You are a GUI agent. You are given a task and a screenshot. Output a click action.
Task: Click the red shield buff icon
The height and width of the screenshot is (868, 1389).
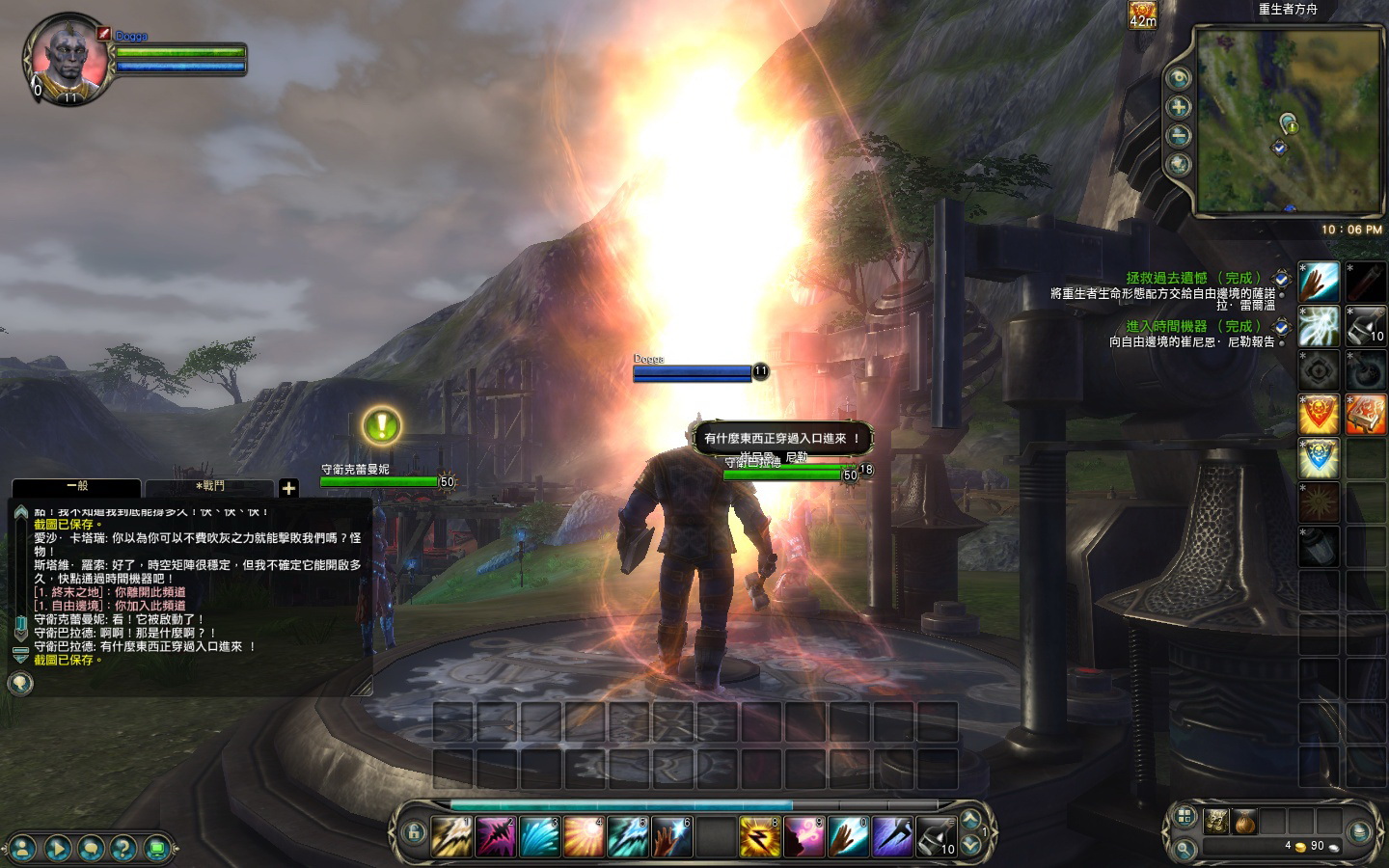coord(1319,414)
